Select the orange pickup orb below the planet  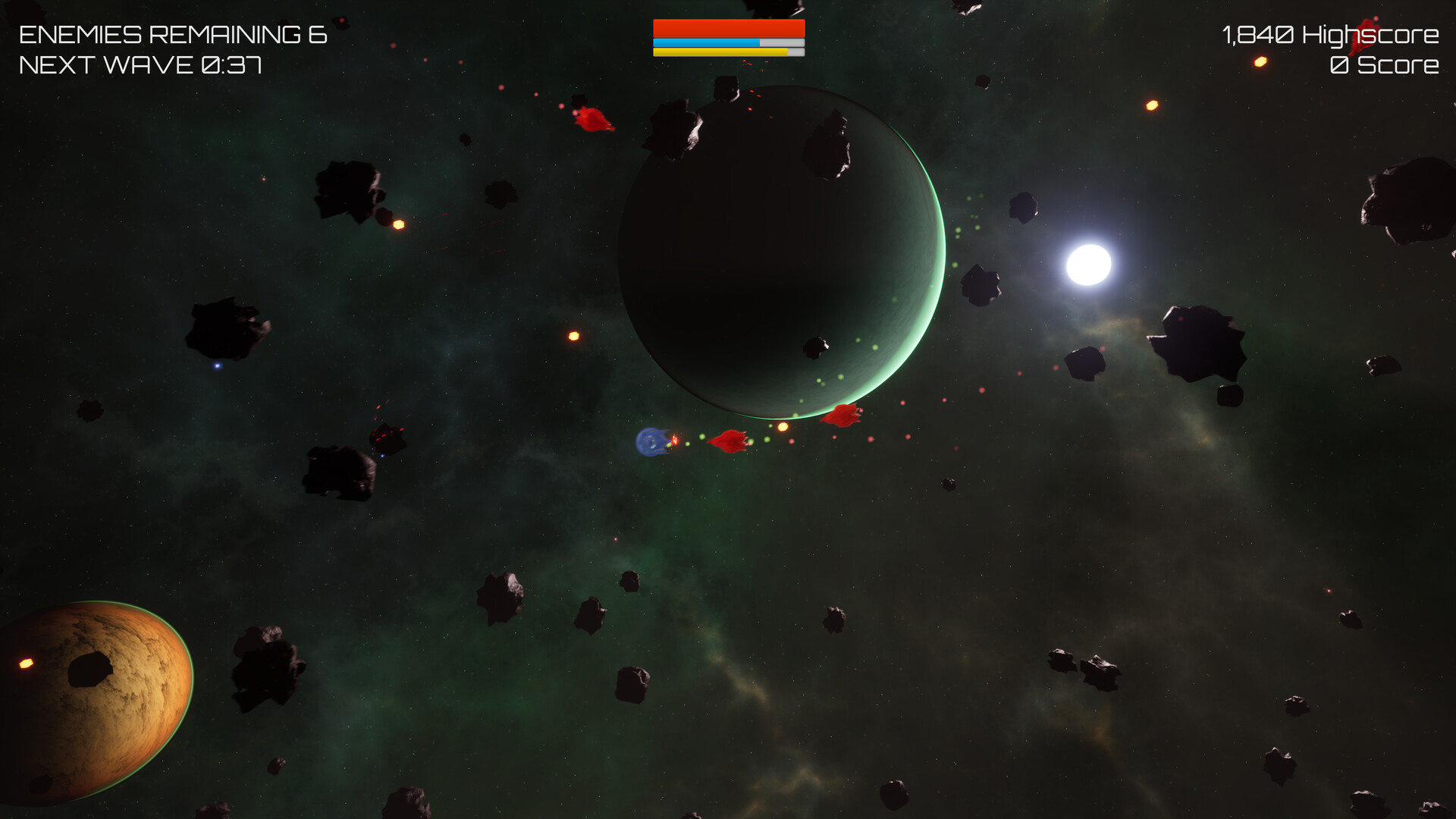781,426
